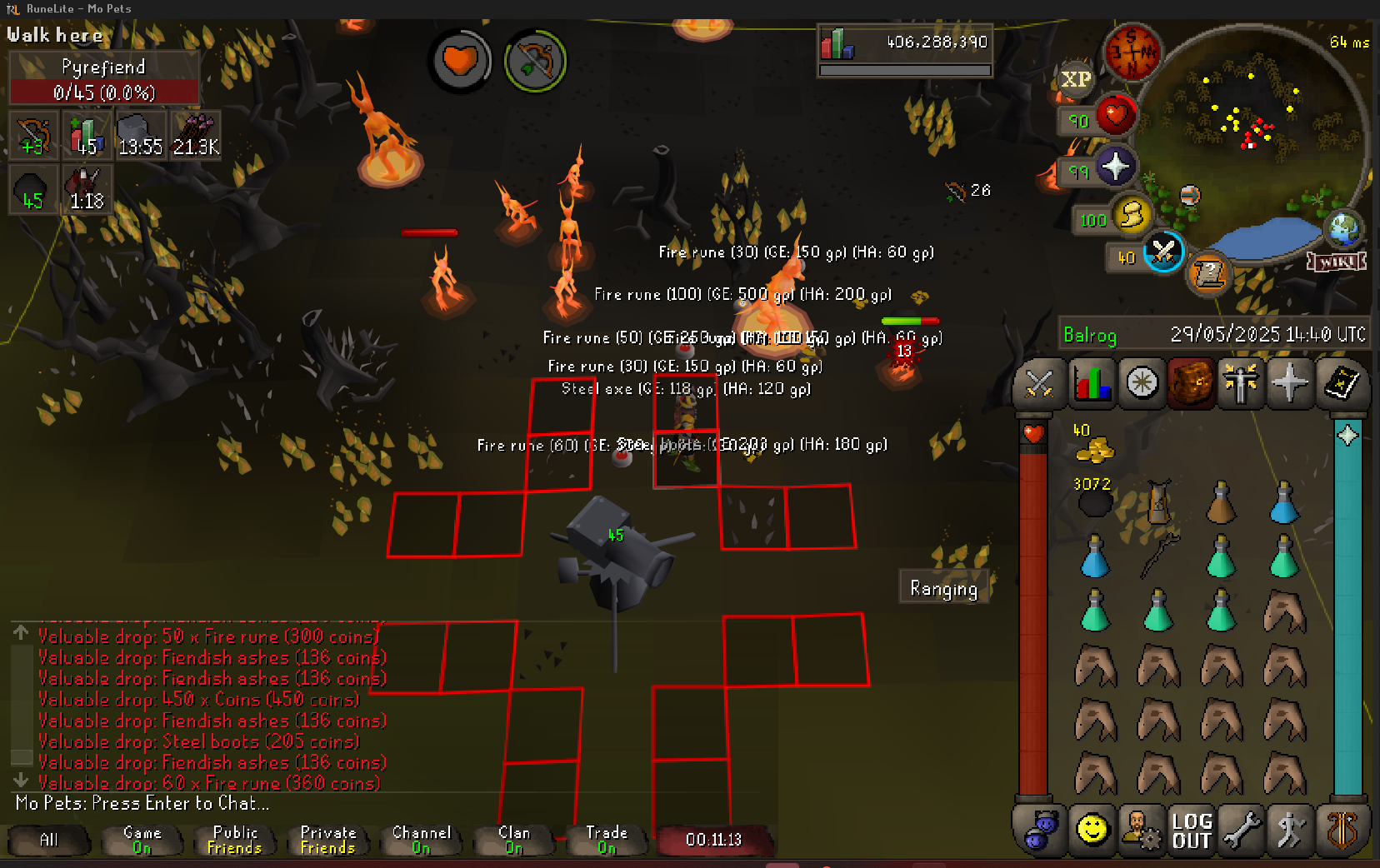Click the special attack orb
Image resolution: width=1380 pixels, height=868 pixels.
(1163, 251)
